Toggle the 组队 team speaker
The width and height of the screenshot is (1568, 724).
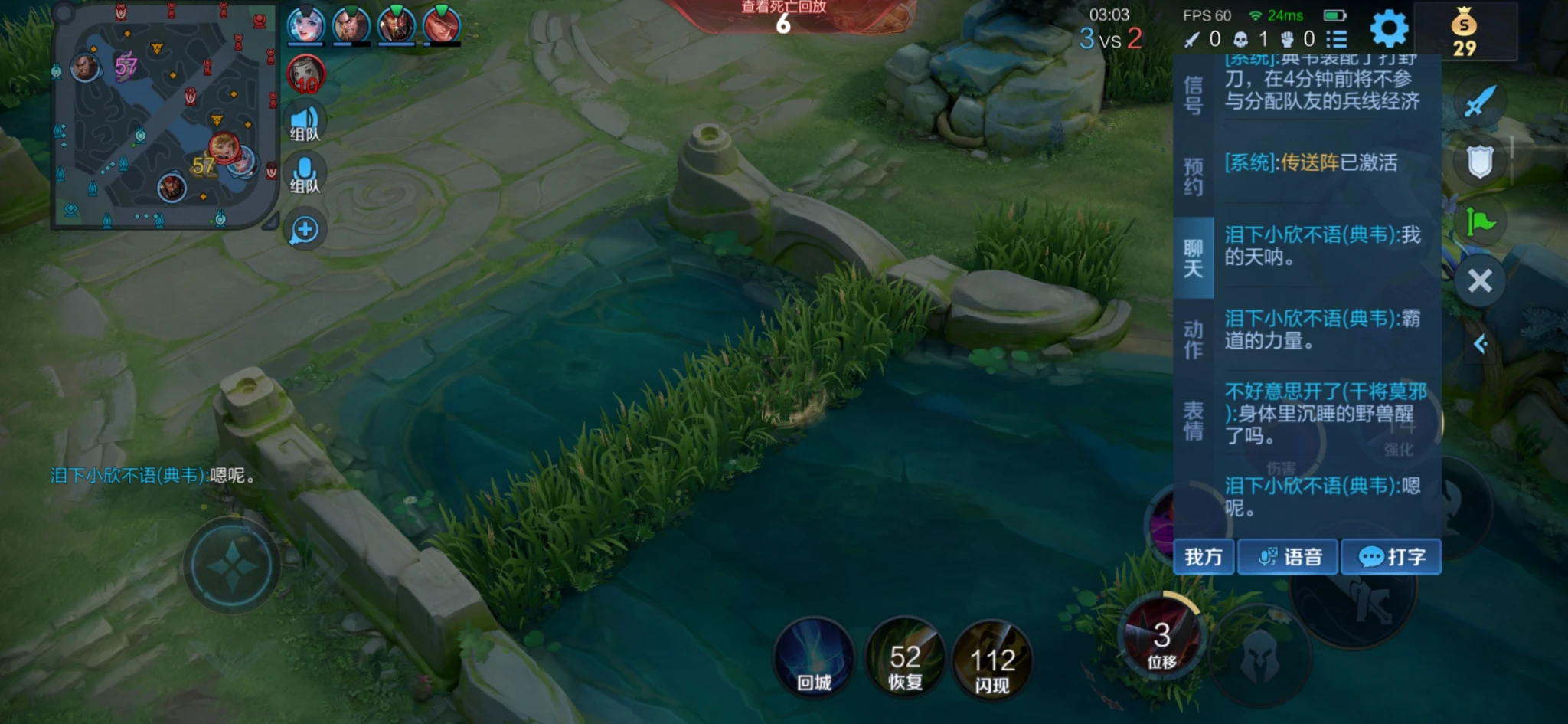[x=305, y=123]
